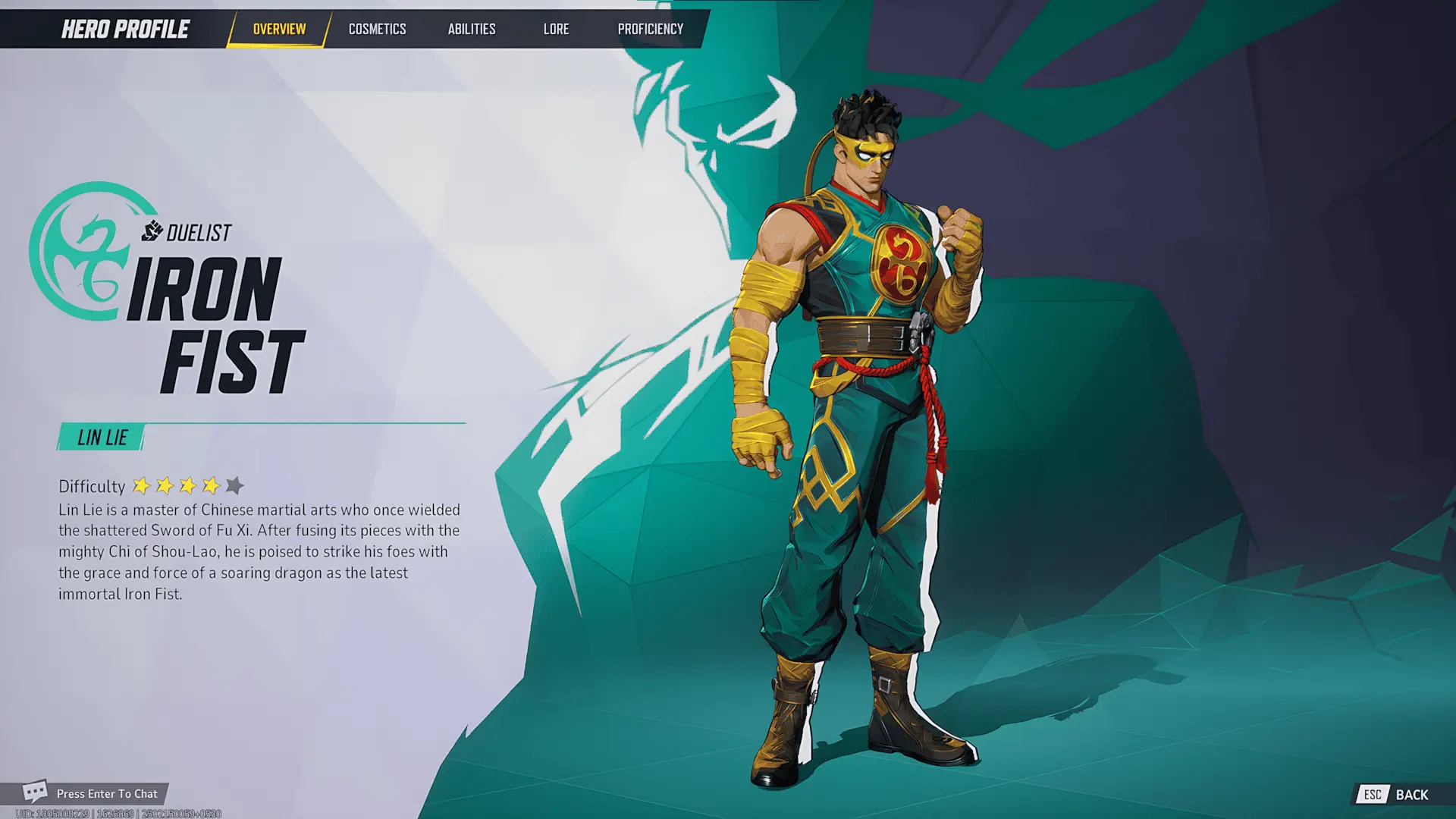Switch to the Cosmetics tab

(x=377, y=29)
